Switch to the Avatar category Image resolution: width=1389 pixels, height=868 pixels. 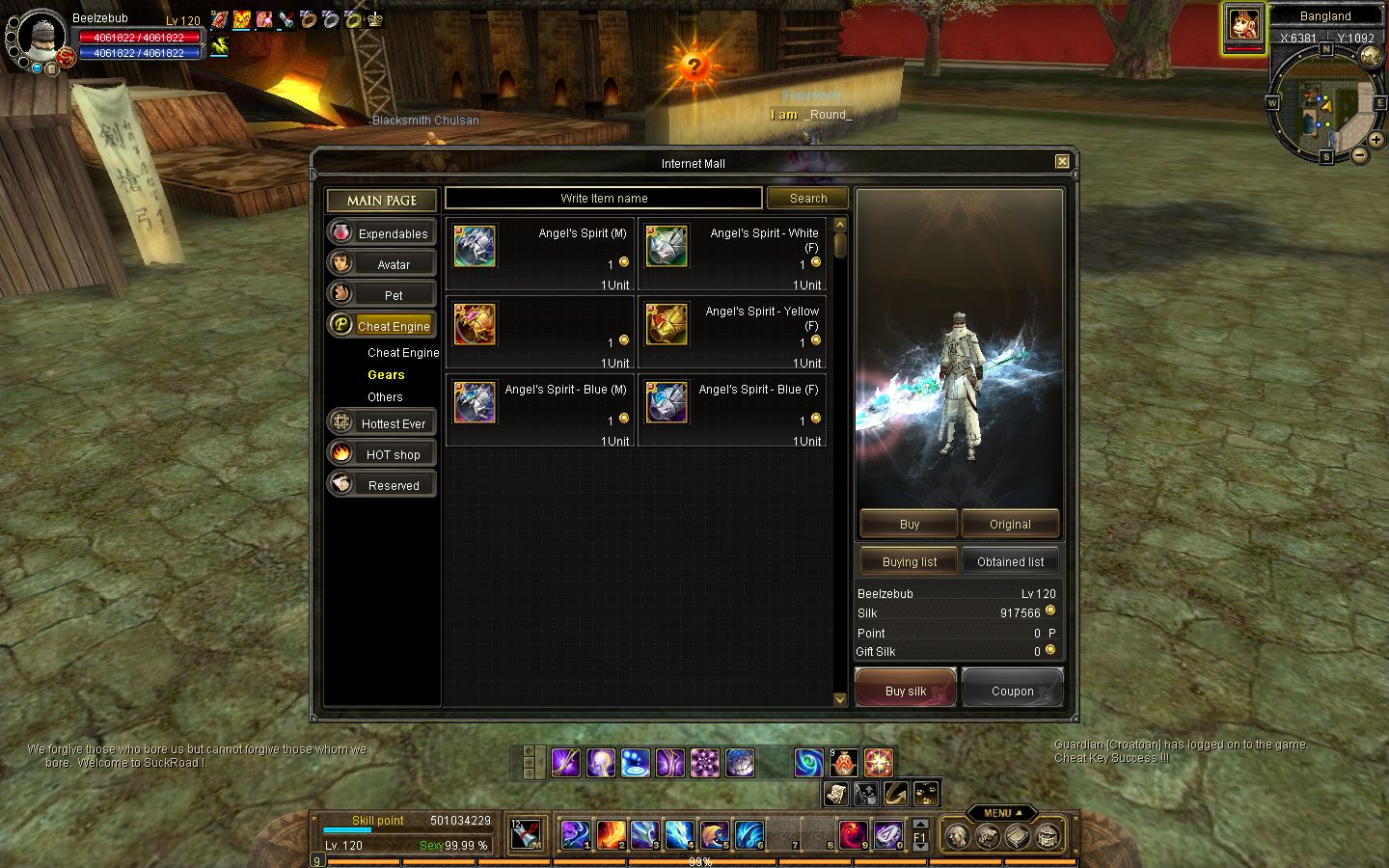[382, 264]
